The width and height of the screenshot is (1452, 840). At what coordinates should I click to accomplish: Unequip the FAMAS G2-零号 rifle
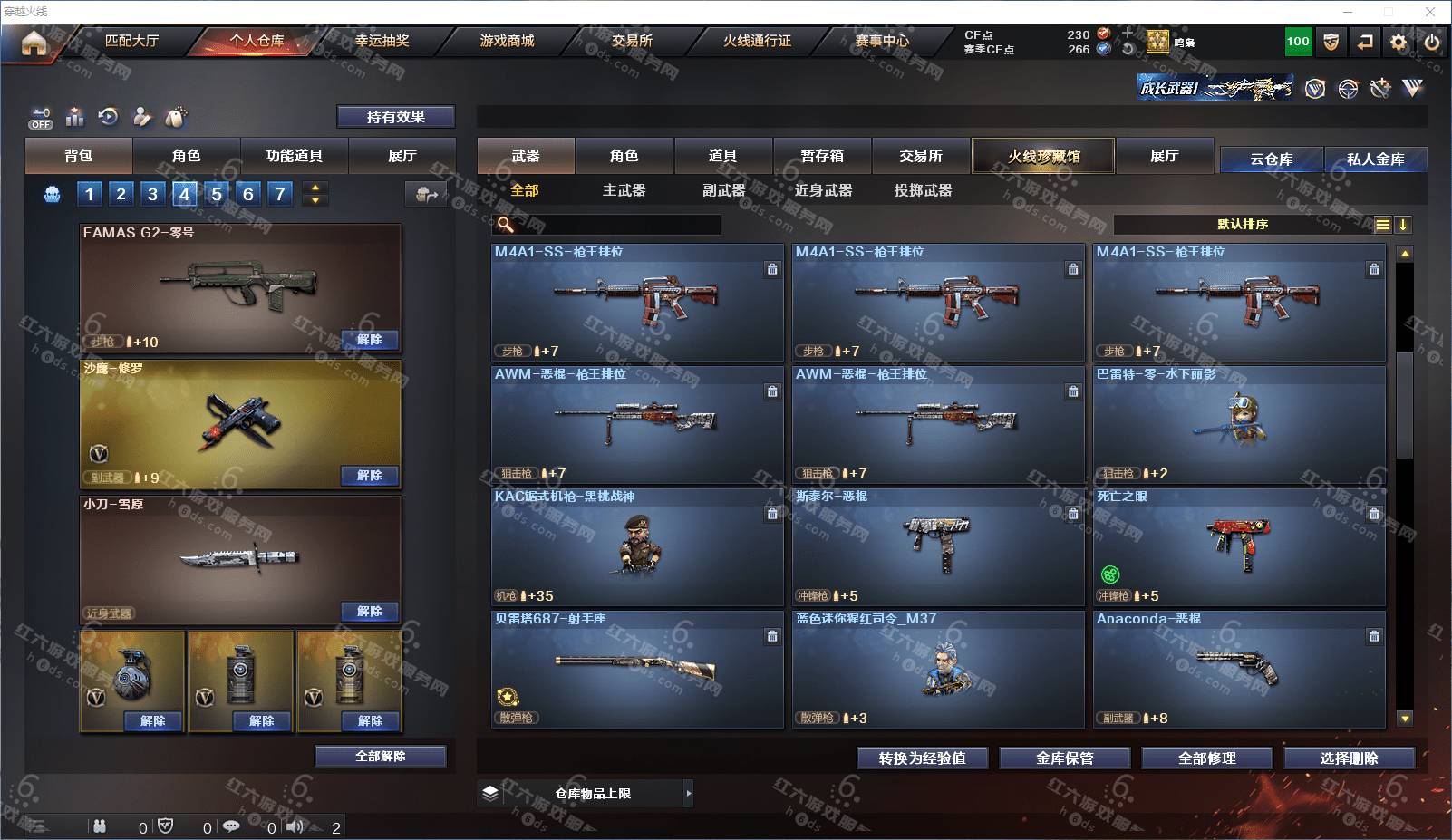coord(369,340)
